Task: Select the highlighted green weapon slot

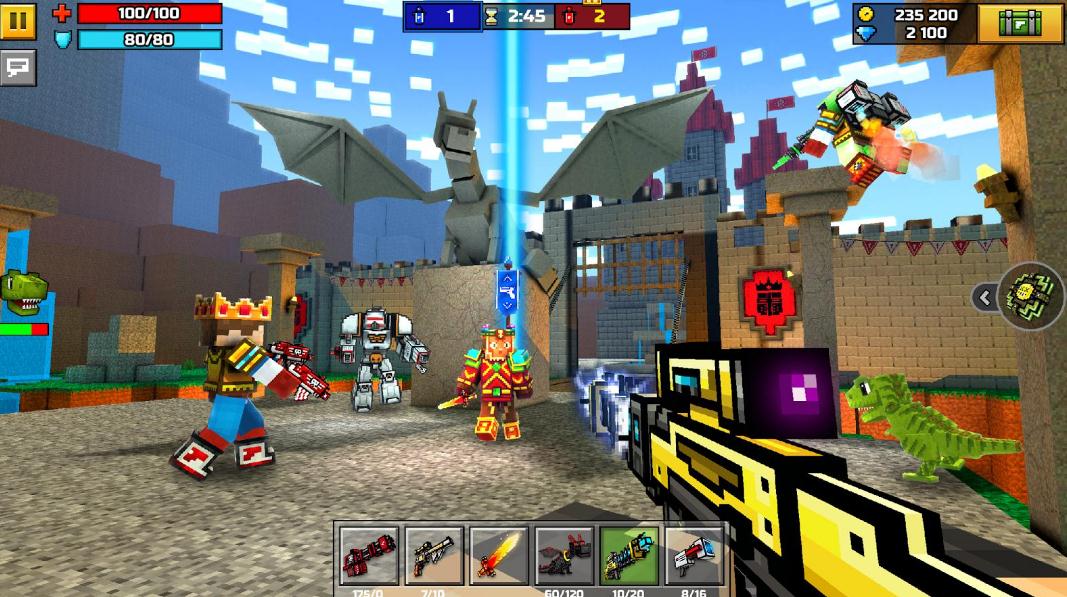Action: (629, 555)
